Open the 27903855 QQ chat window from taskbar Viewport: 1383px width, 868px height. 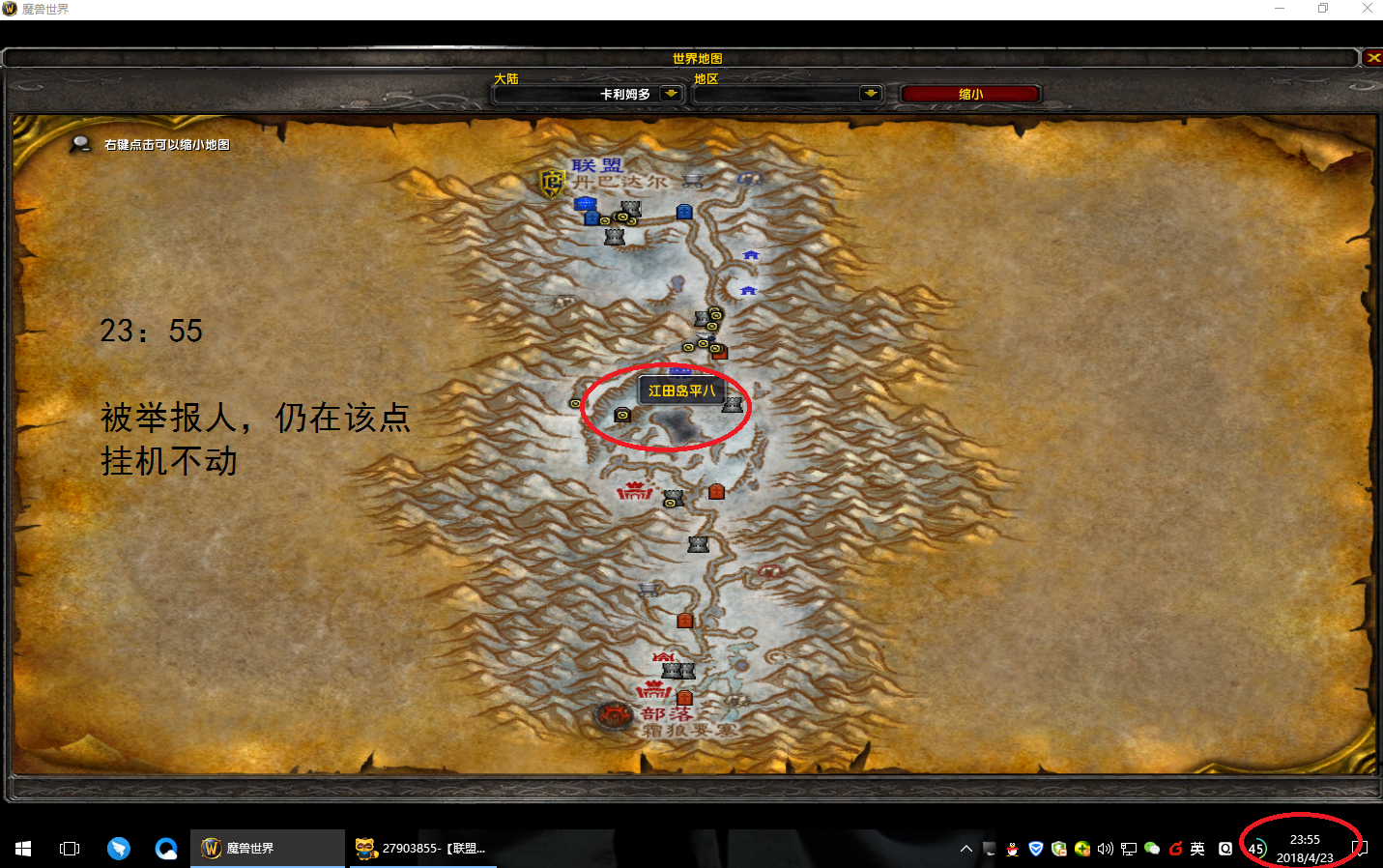[x=422, y=848]
